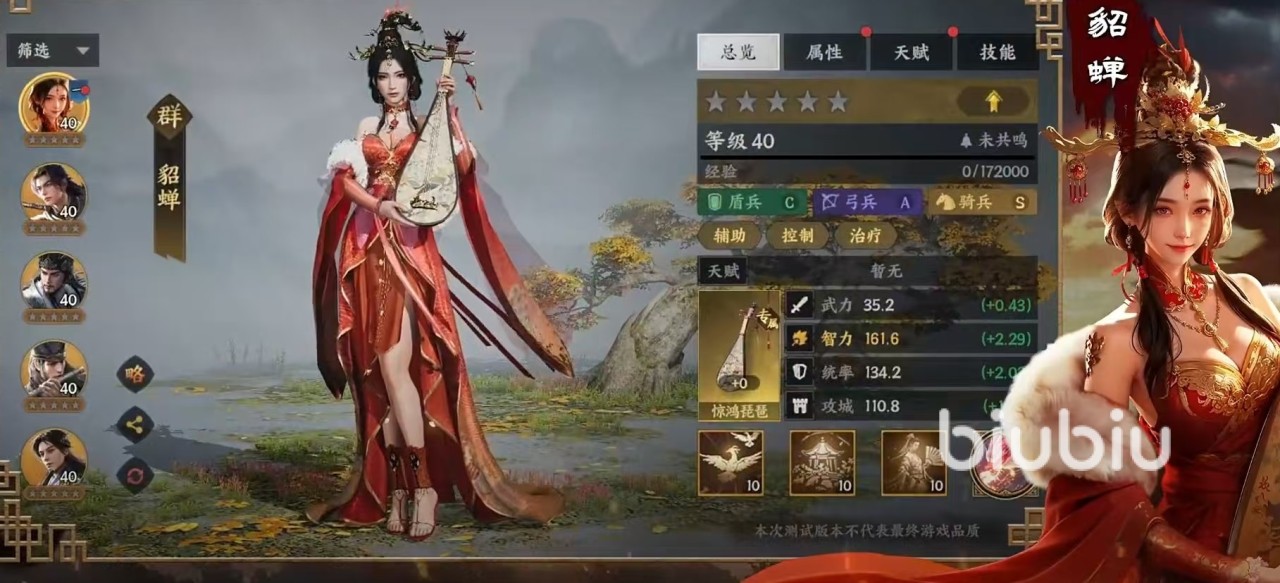Click the yellow star-upgrade arrow button
The height and width of the screenshot is (583, 1280).
[993, 101]
